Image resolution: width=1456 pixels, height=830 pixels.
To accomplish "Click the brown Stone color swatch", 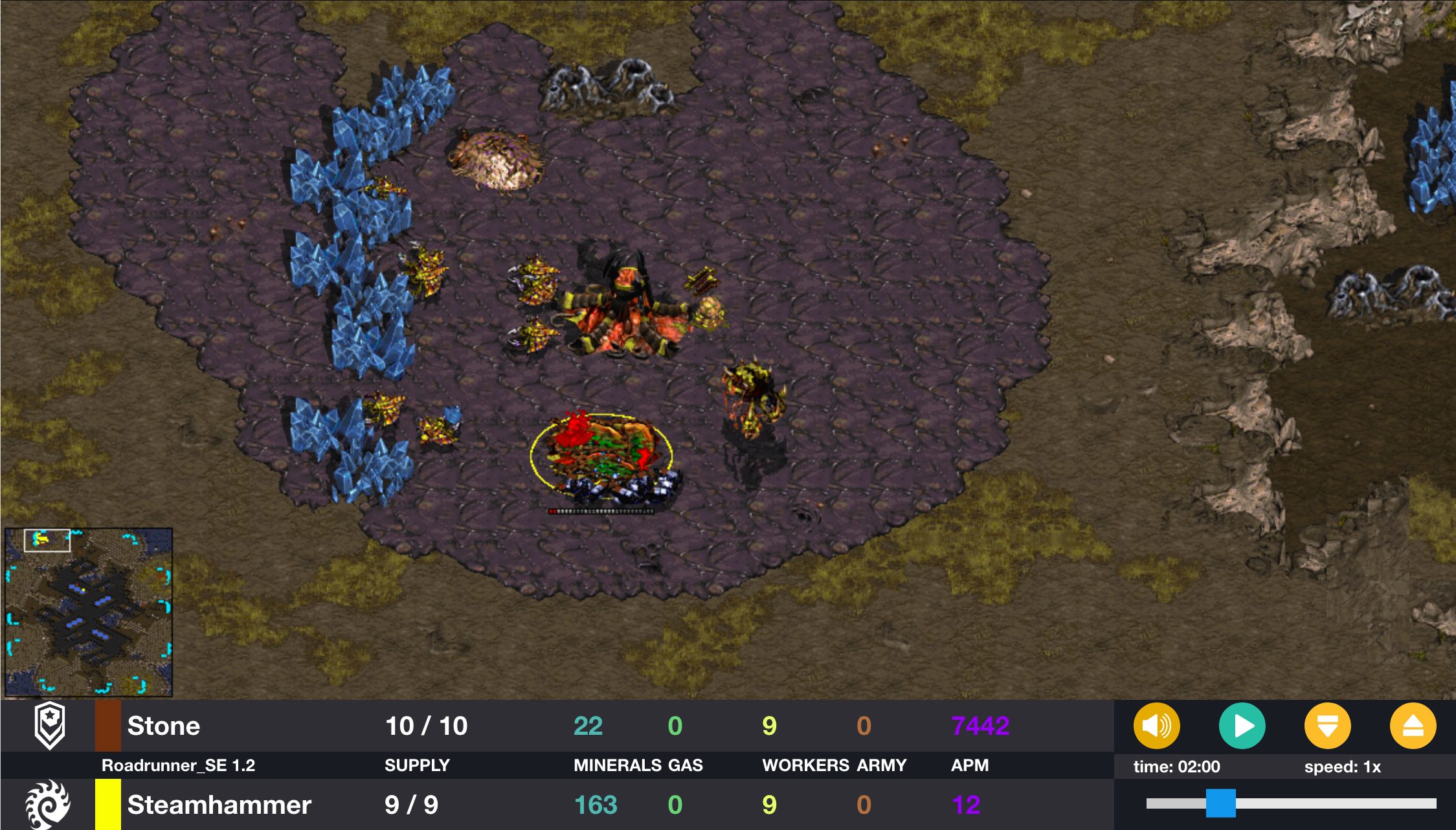I will (107, 726).
